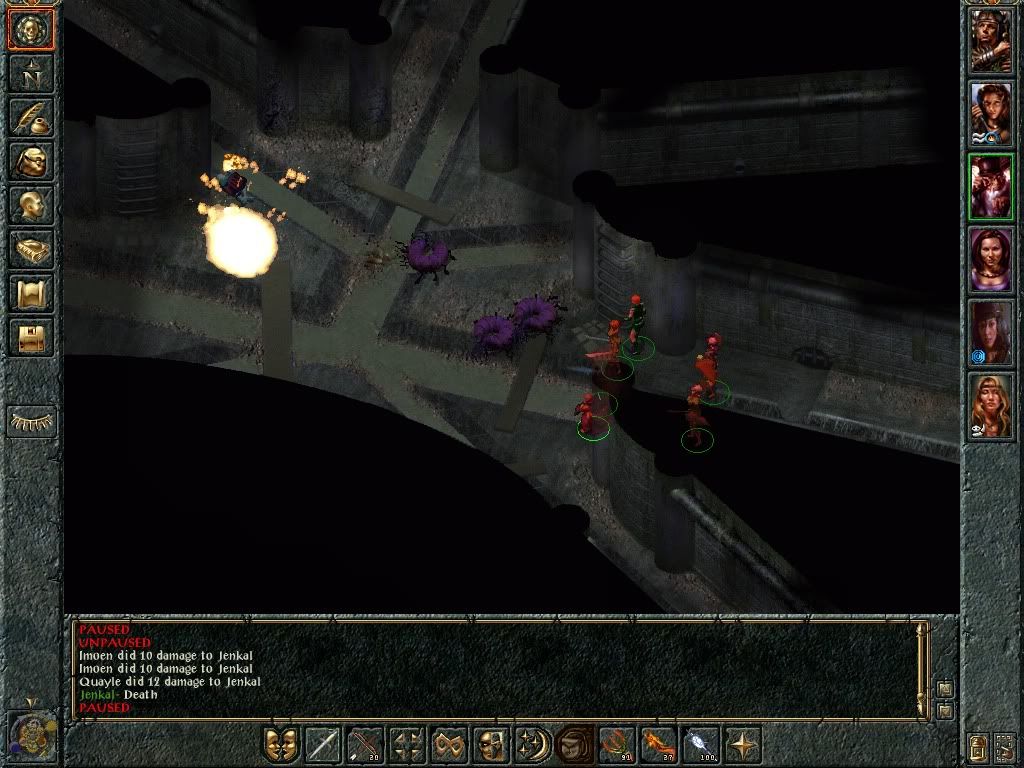
Task: Open the area map compass button
Action: tap(30, 73)
